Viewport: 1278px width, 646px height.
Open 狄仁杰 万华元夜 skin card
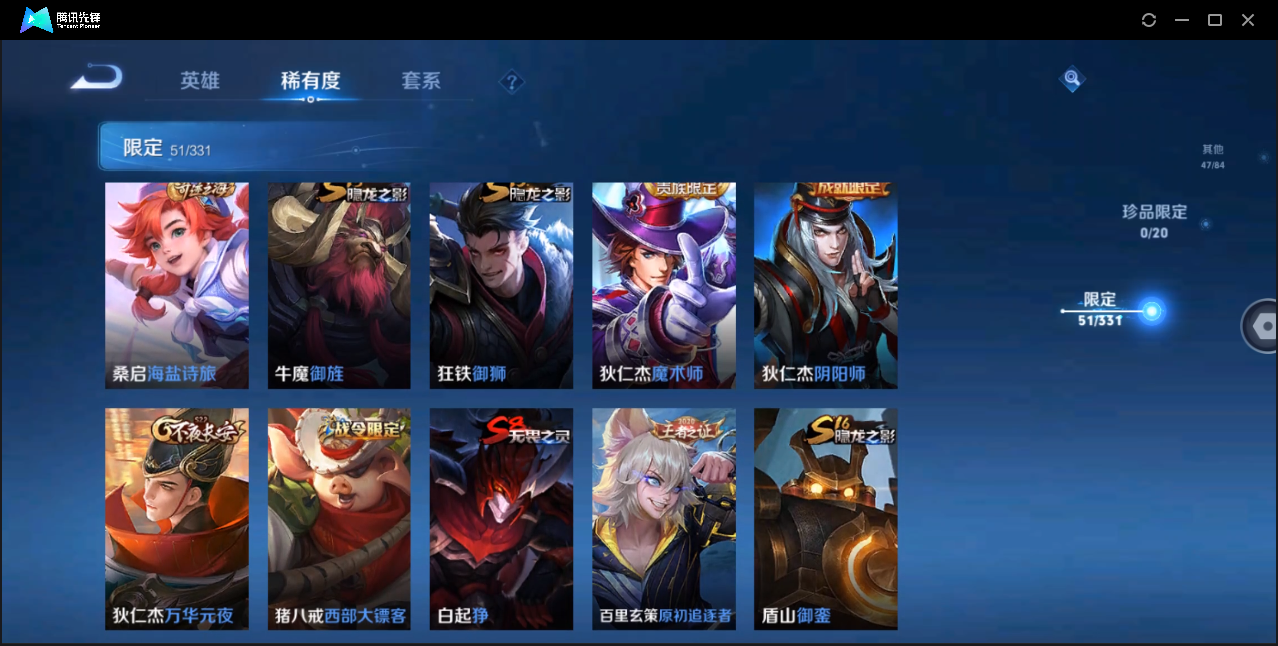[177, 518]
